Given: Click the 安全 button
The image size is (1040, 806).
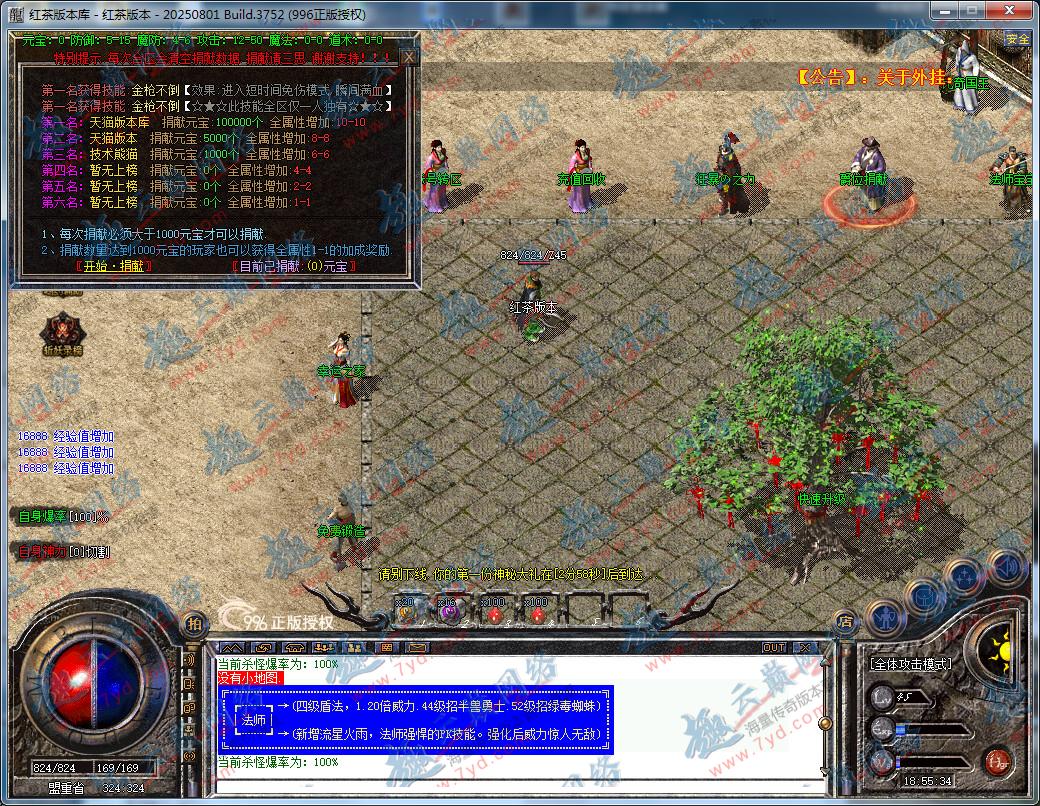Looking at the screenshot, I should click(x=1017, y=39).
